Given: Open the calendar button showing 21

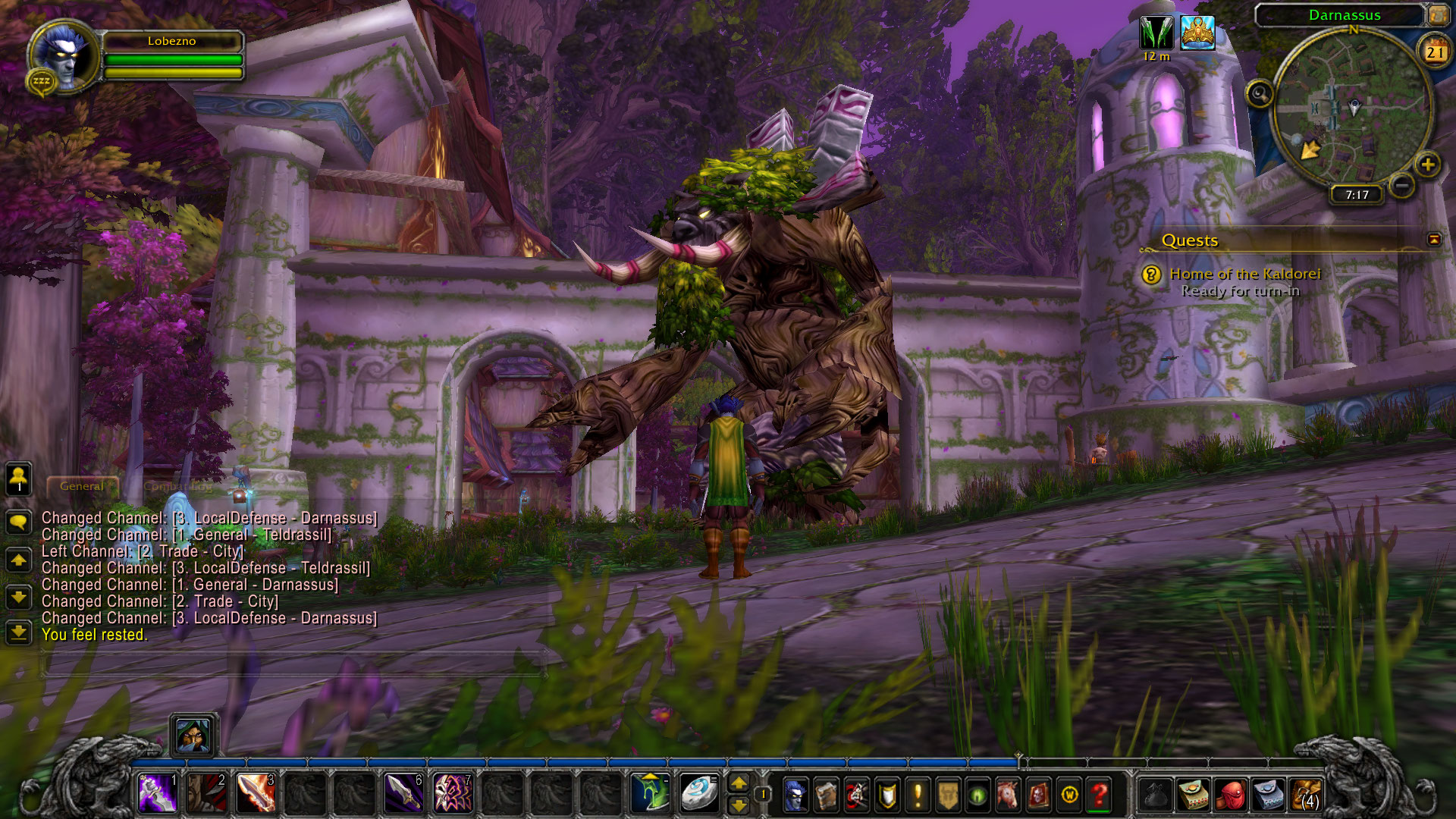Looking at the screenshot, I should [1434, 52].
